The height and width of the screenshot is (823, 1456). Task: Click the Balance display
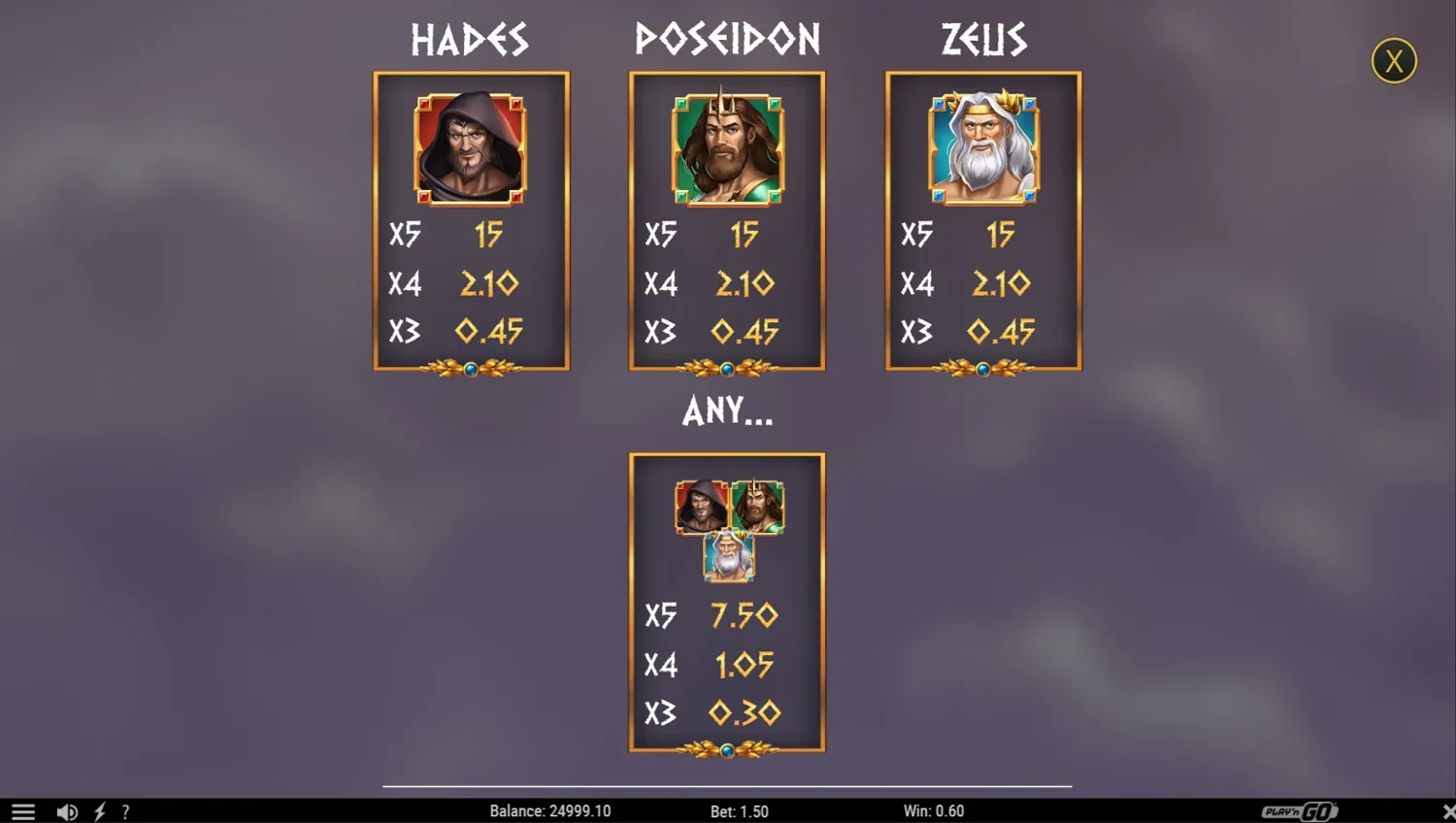(x=551, y=811)
